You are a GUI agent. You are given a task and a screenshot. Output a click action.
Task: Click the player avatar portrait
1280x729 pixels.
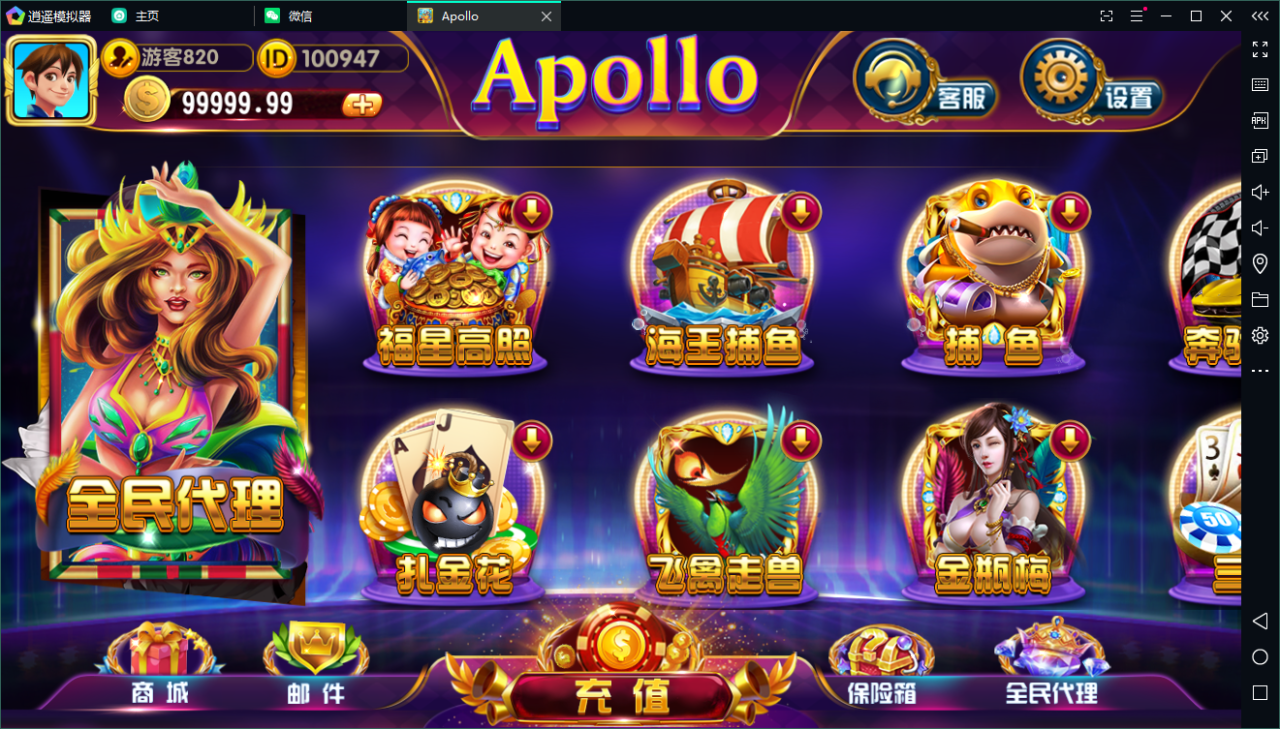51,79
